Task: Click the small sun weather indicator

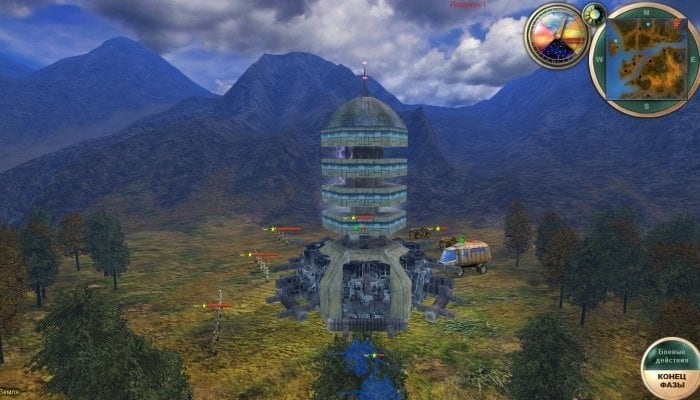Action: [594, 14]
